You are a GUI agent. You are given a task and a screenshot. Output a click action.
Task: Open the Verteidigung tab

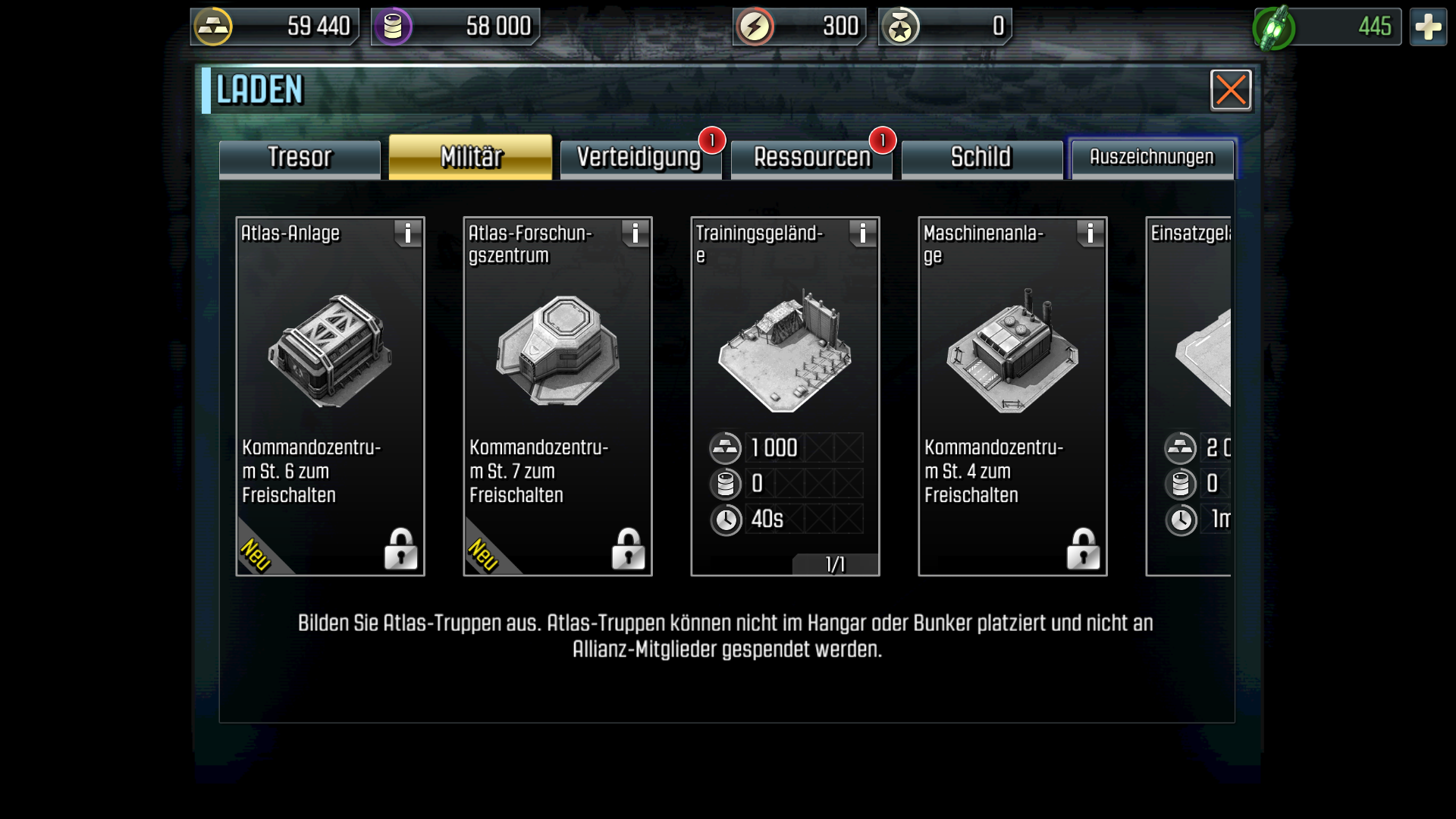[x=639, y=158]
